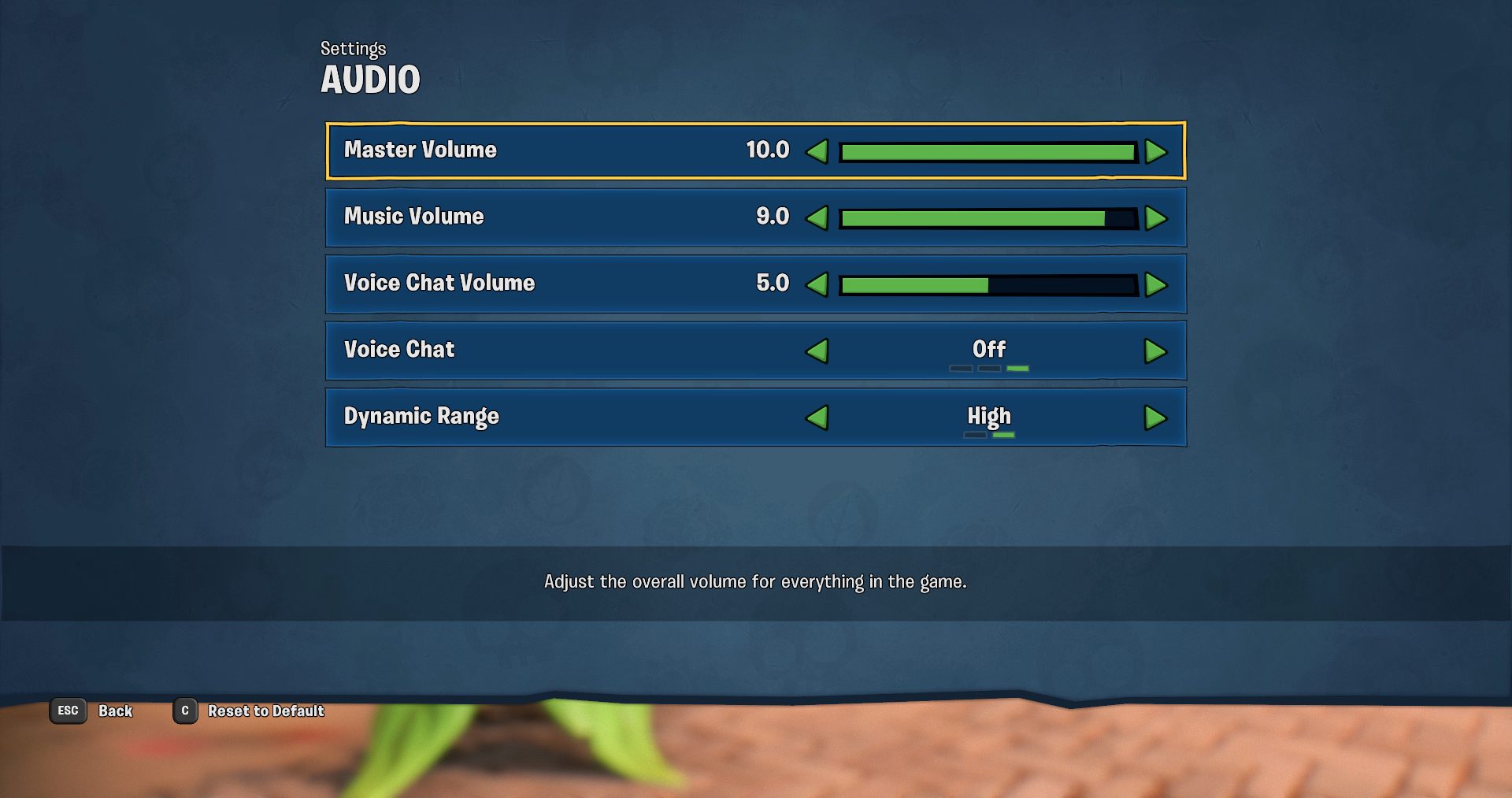Click the Music Volume increase arrow
This screenshot has width=1512, height=798.
click(1155, 218)
